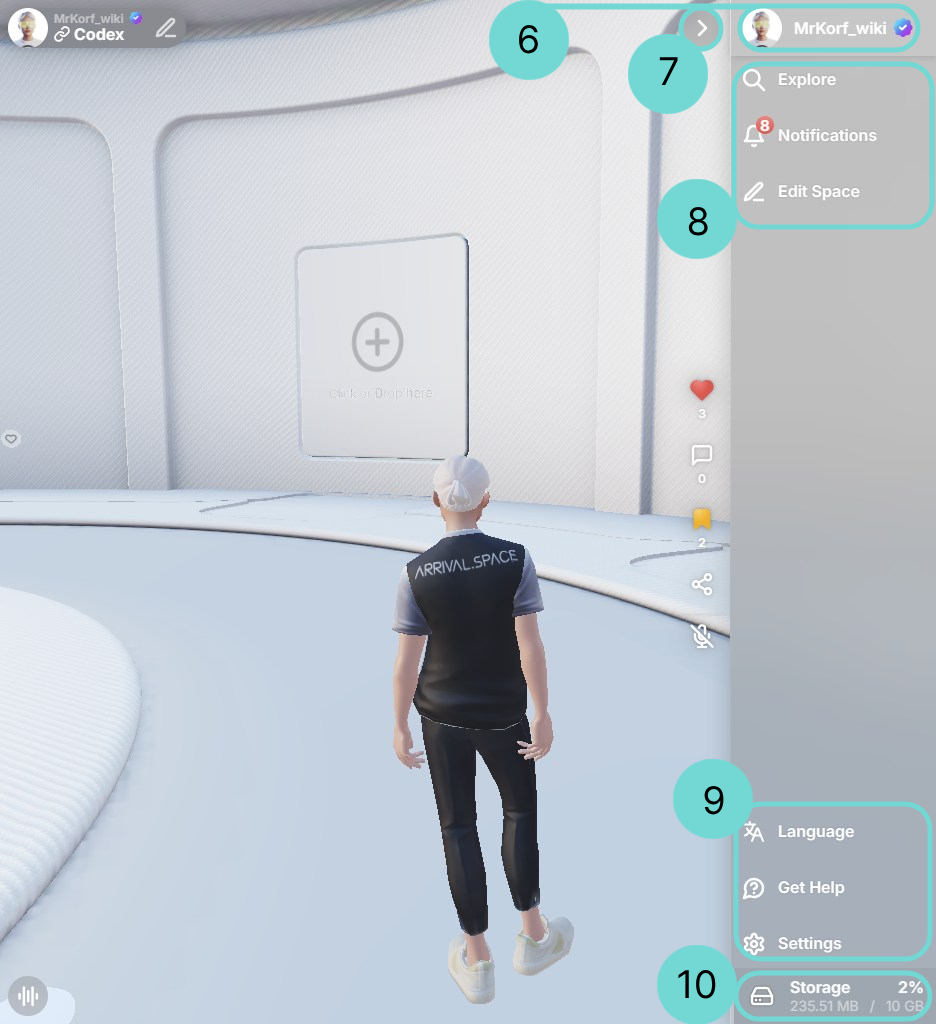Open the voice waveform button
The height and width of the screenshot is (1024, 936).
click(x=28, y=996)
